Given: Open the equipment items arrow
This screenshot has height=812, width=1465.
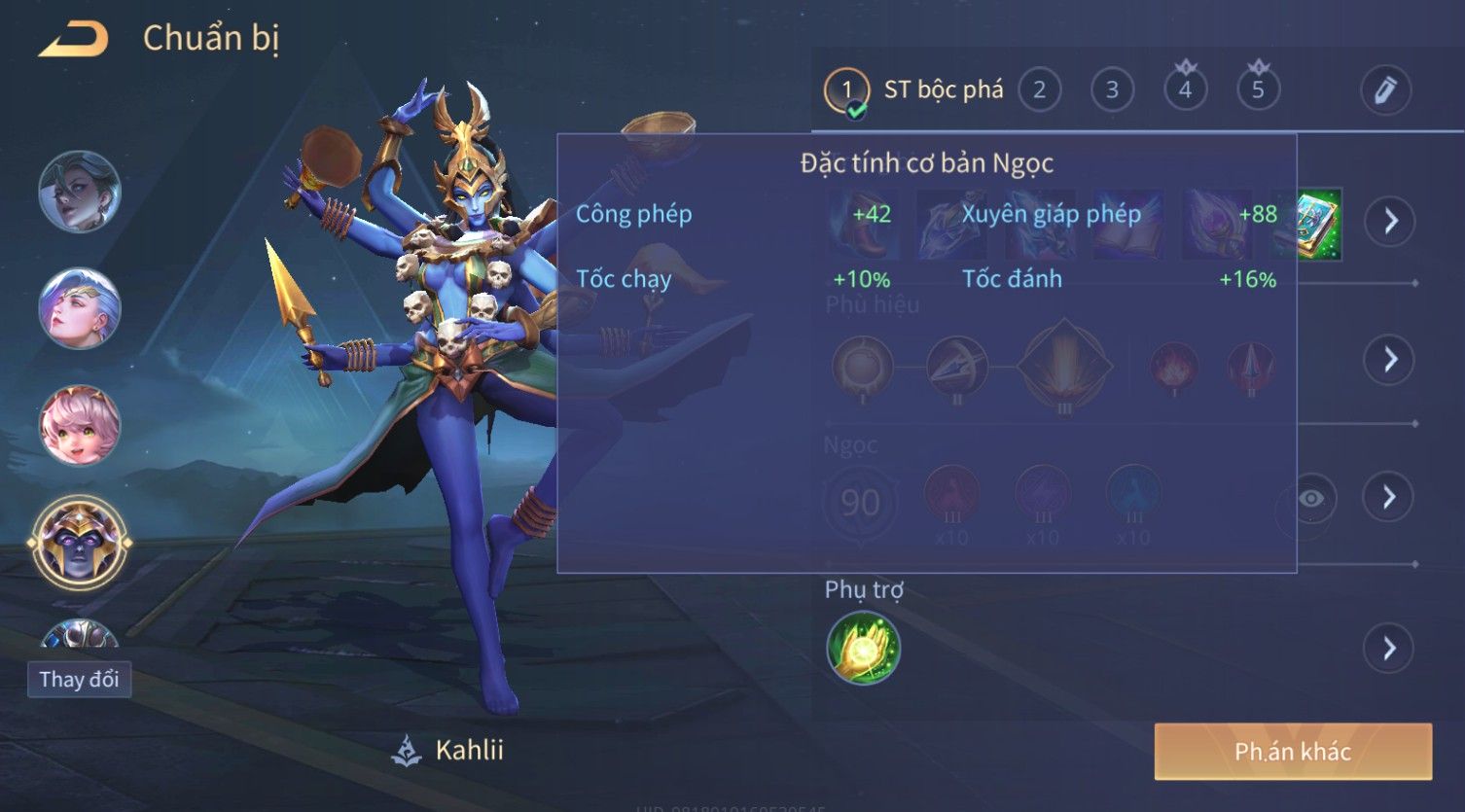Looking at the screenshot, I should [1390, 222].
